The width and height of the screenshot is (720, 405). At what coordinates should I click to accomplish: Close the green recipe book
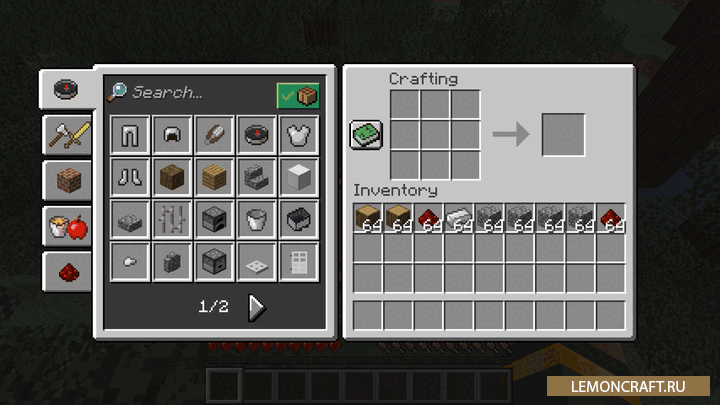(x=366, y=135)
